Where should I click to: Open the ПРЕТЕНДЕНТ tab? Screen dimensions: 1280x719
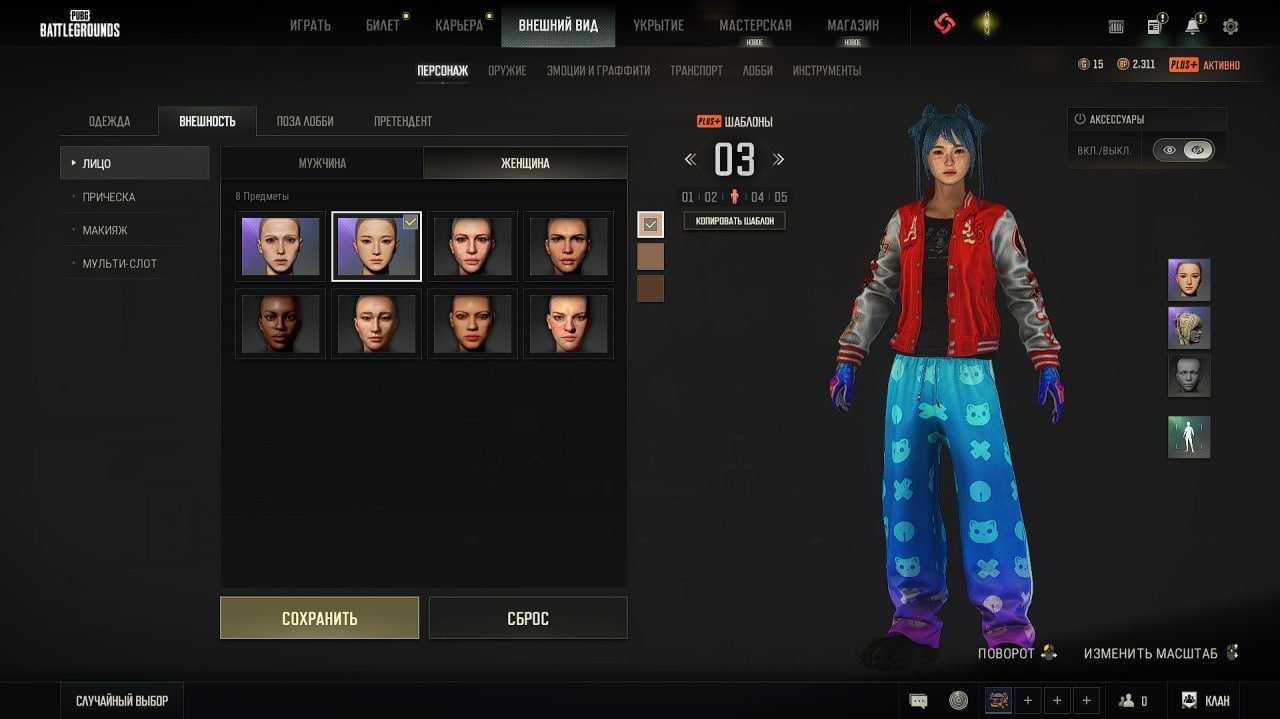(x=403, y=121)
